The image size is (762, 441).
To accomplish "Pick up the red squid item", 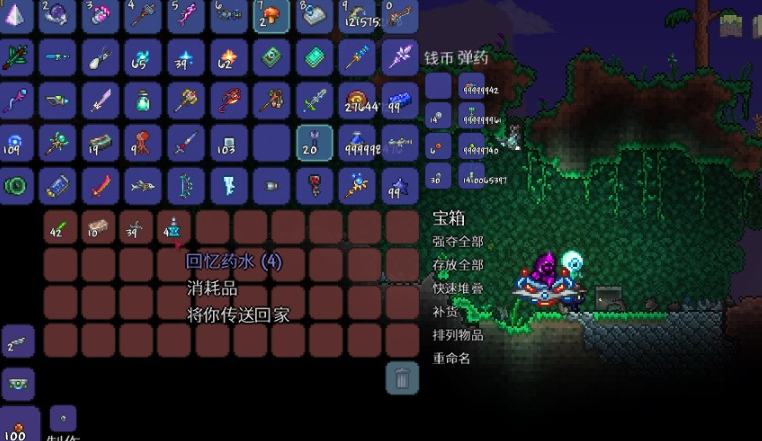I will pos(143,143).
